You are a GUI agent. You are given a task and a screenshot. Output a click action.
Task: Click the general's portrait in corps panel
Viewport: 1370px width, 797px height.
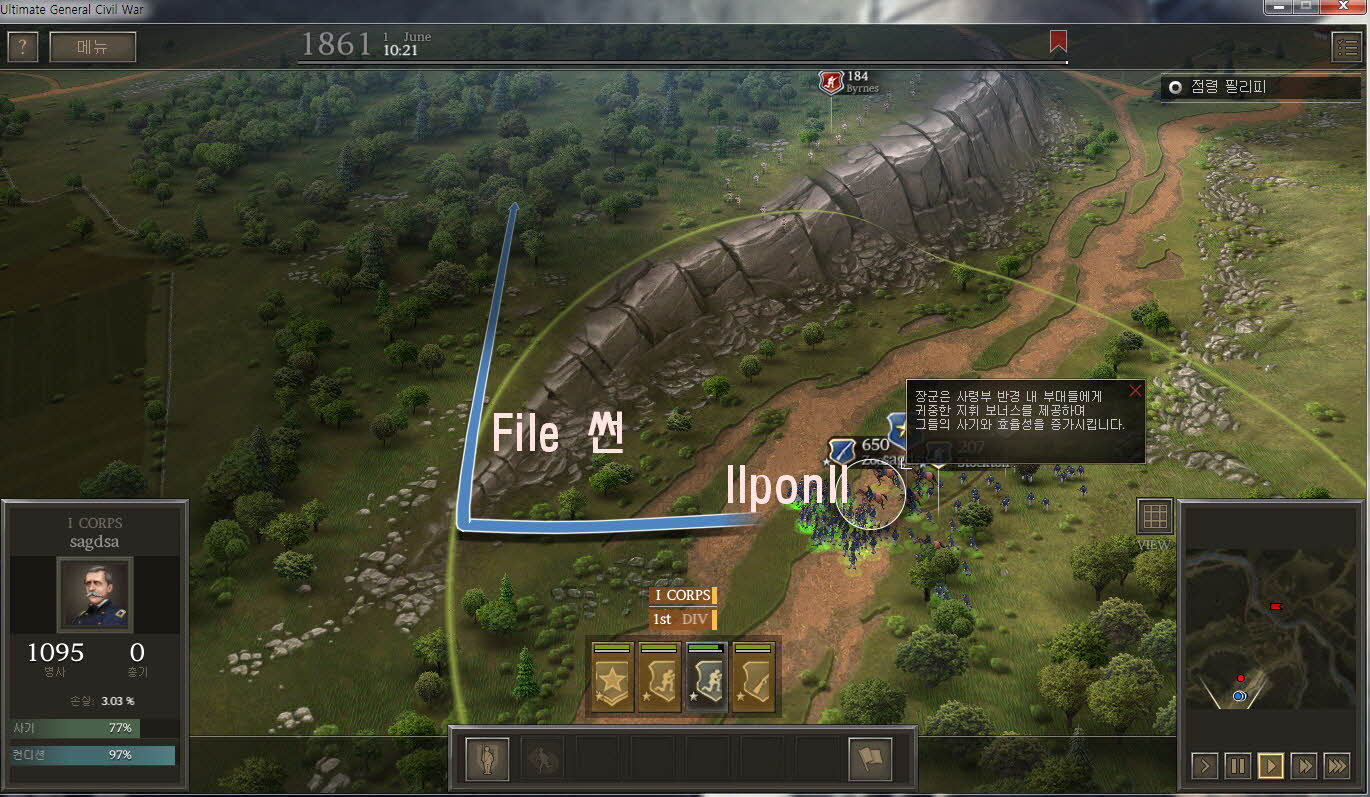95,592
